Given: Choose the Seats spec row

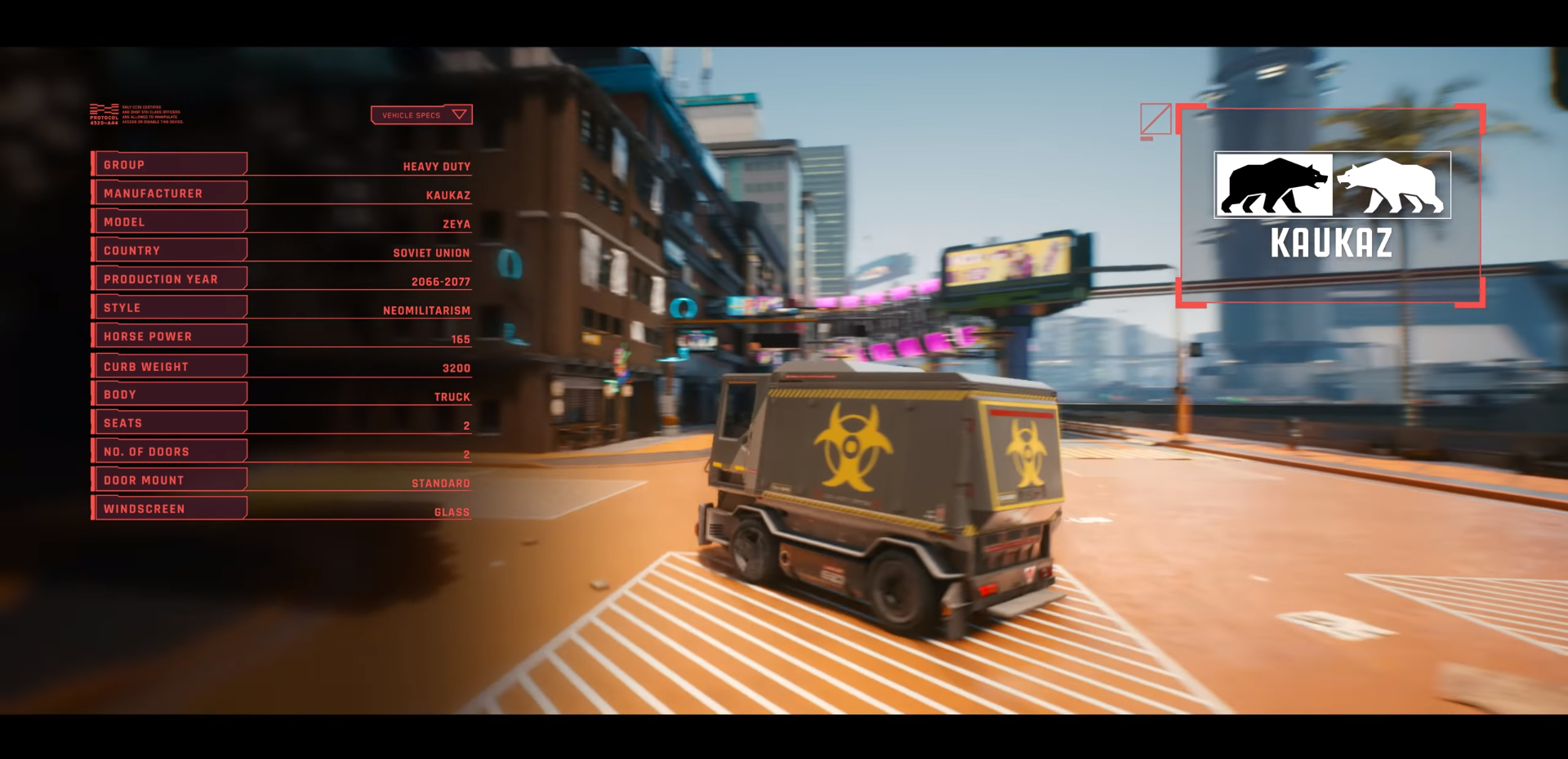Looking at the screenshot, I should [x=170, y=423].
